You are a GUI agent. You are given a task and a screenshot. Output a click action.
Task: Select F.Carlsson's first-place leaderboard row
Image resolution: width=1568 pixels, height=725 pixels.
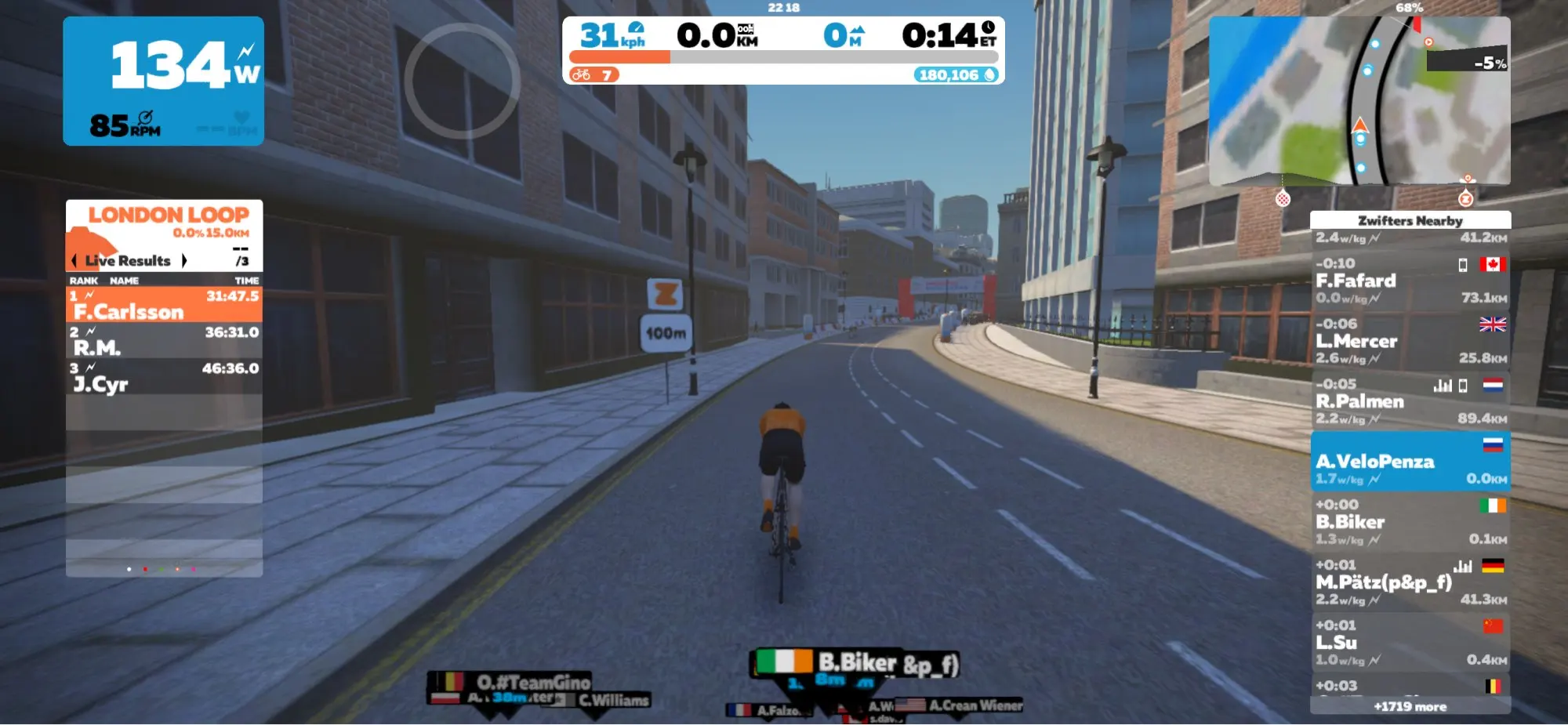tap(164, 304)
